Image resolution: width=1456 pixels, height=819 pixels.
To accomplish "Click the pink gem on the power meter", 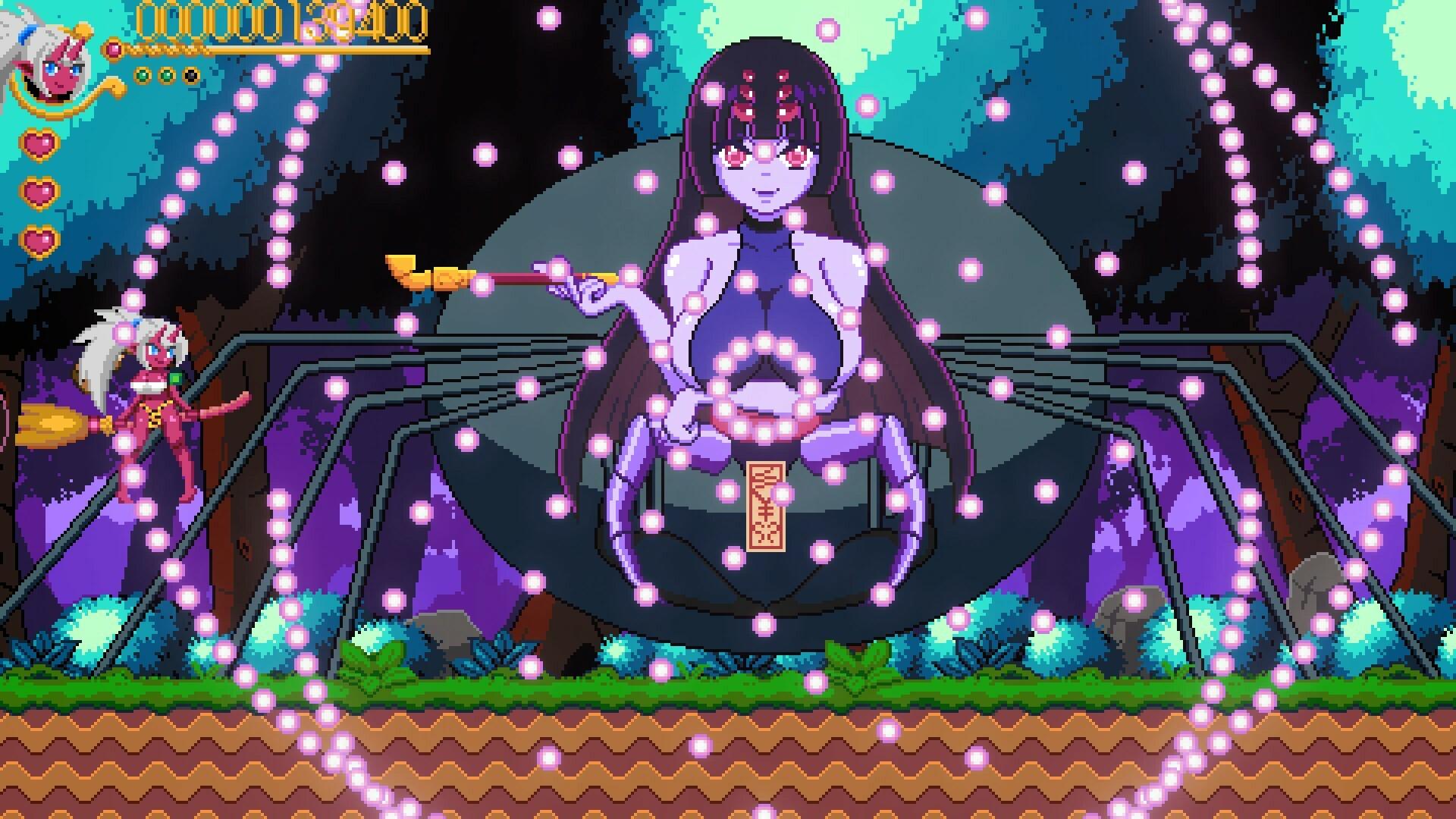I will click(x=113, y=49).
